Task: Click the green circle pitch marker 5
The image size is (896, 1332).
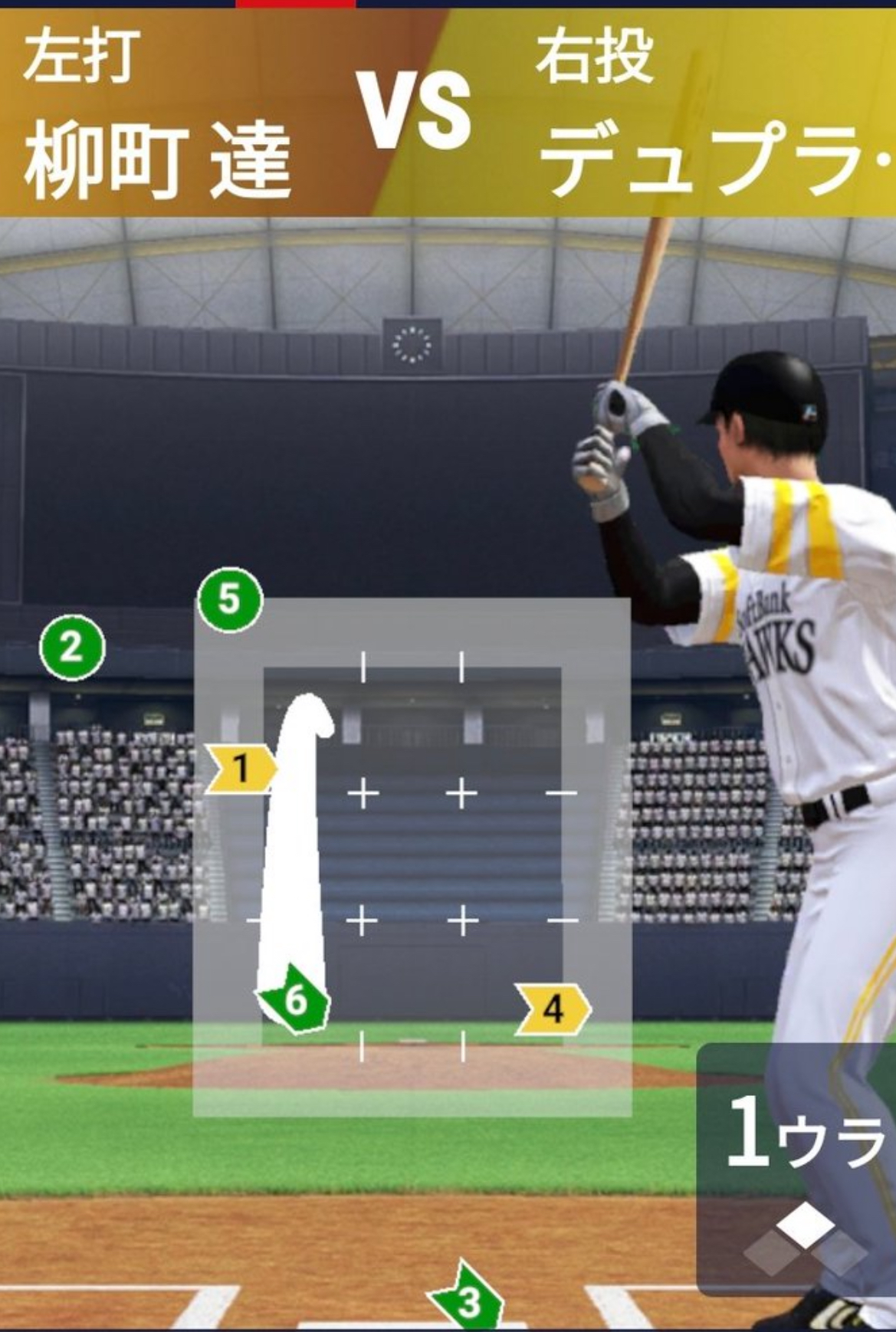Action: click(230, 599)
